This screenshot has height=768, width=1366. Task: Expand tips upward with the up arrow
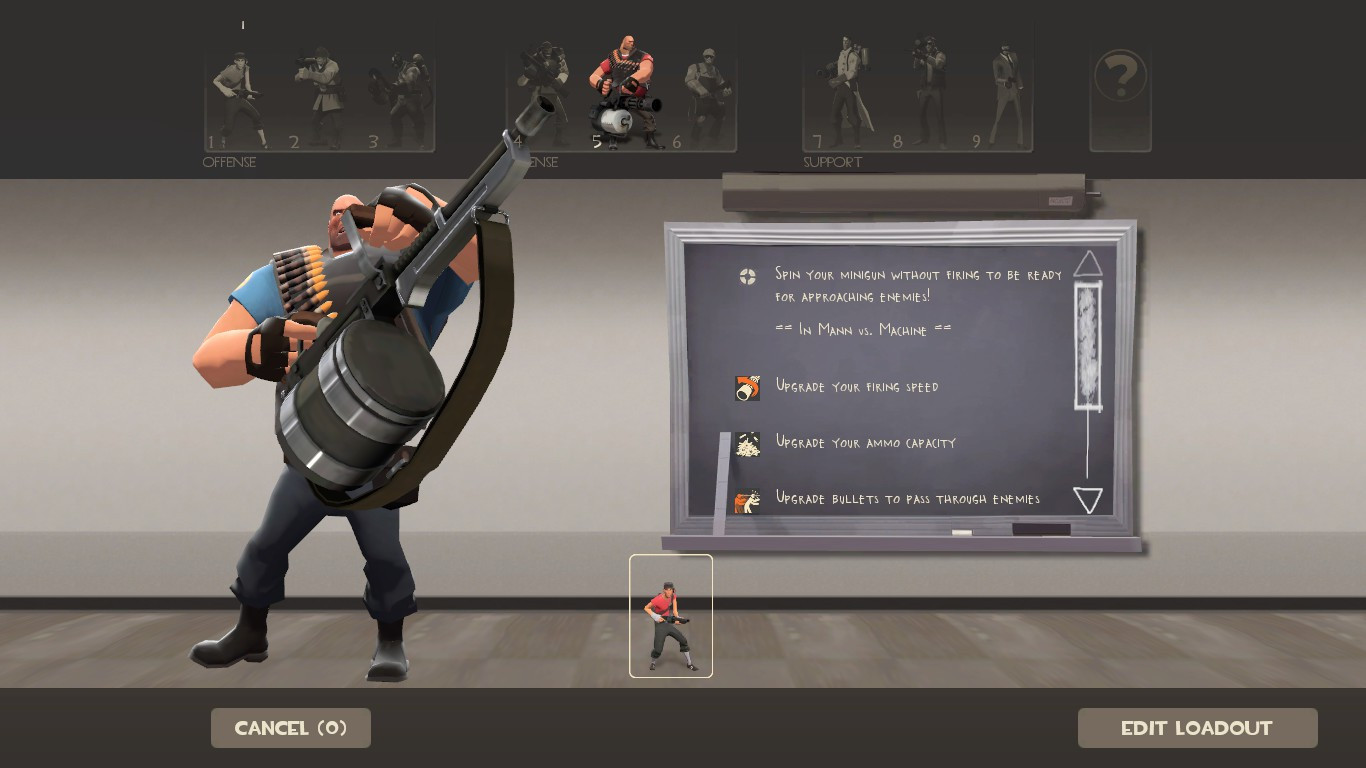click(x=1087, y=264)
